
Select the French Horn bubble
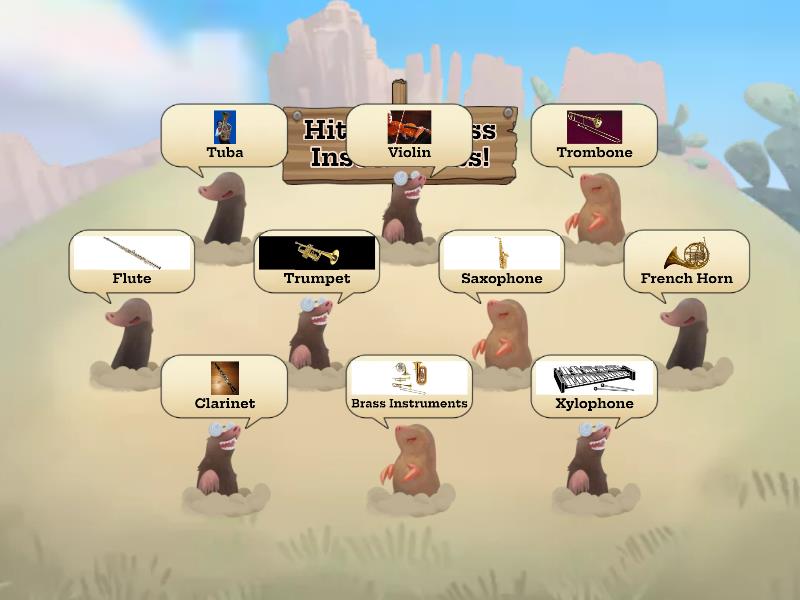[686, 262]
